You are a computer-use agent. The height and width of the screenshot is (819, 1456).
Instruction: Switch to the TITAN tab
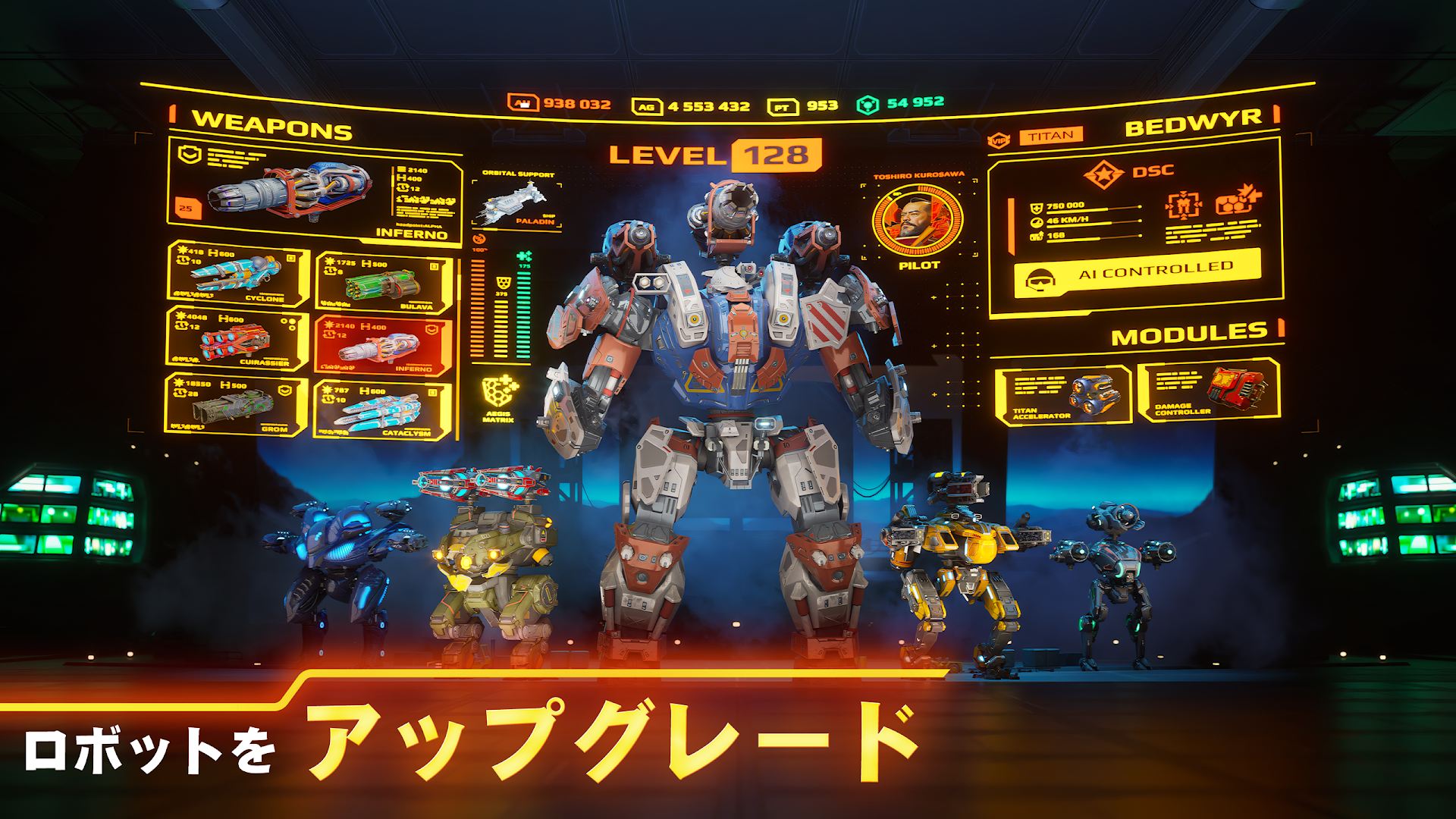pyautogui.click(x=1053, y=134)
